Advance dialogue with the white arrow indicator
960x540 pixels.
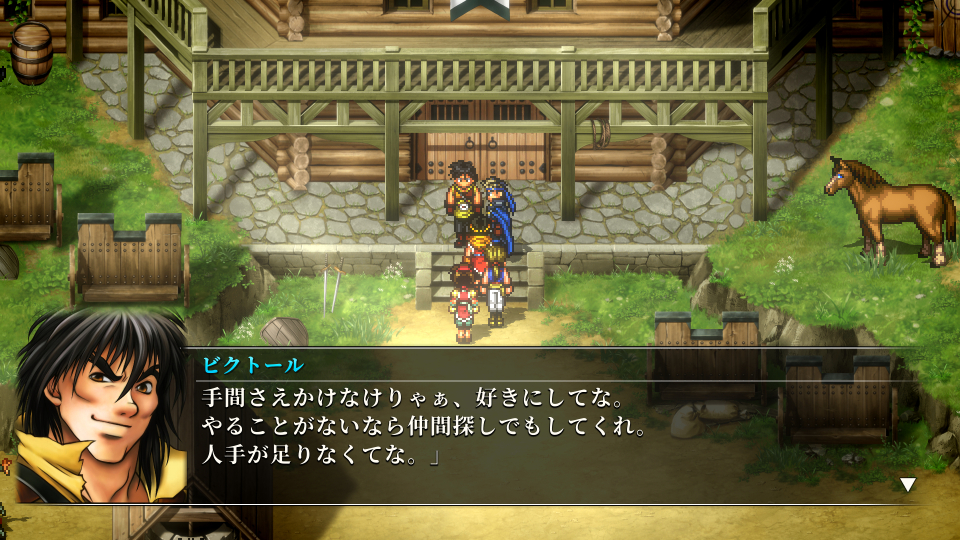point(907,485)
